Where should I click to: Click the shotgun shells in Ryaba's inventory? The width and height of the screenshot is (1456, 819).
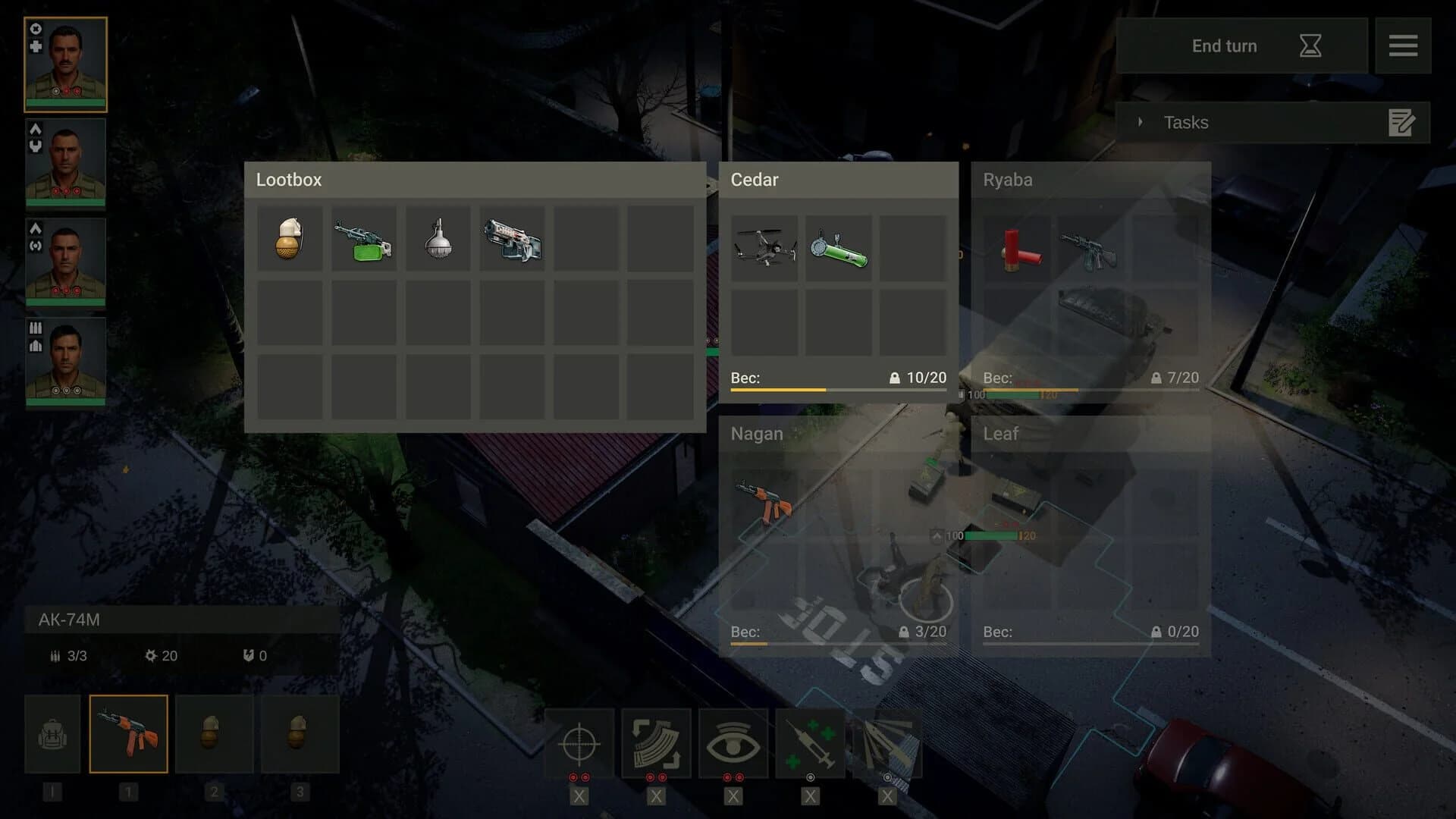(1020, 249)
